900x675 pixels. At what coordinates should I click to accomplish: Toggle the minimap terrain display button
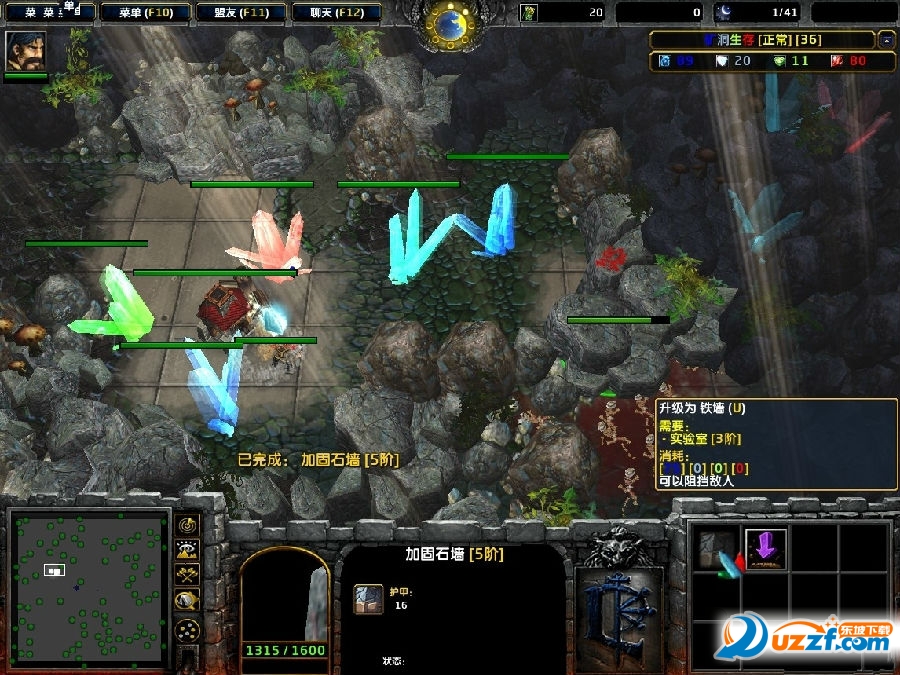coord(187,549)
